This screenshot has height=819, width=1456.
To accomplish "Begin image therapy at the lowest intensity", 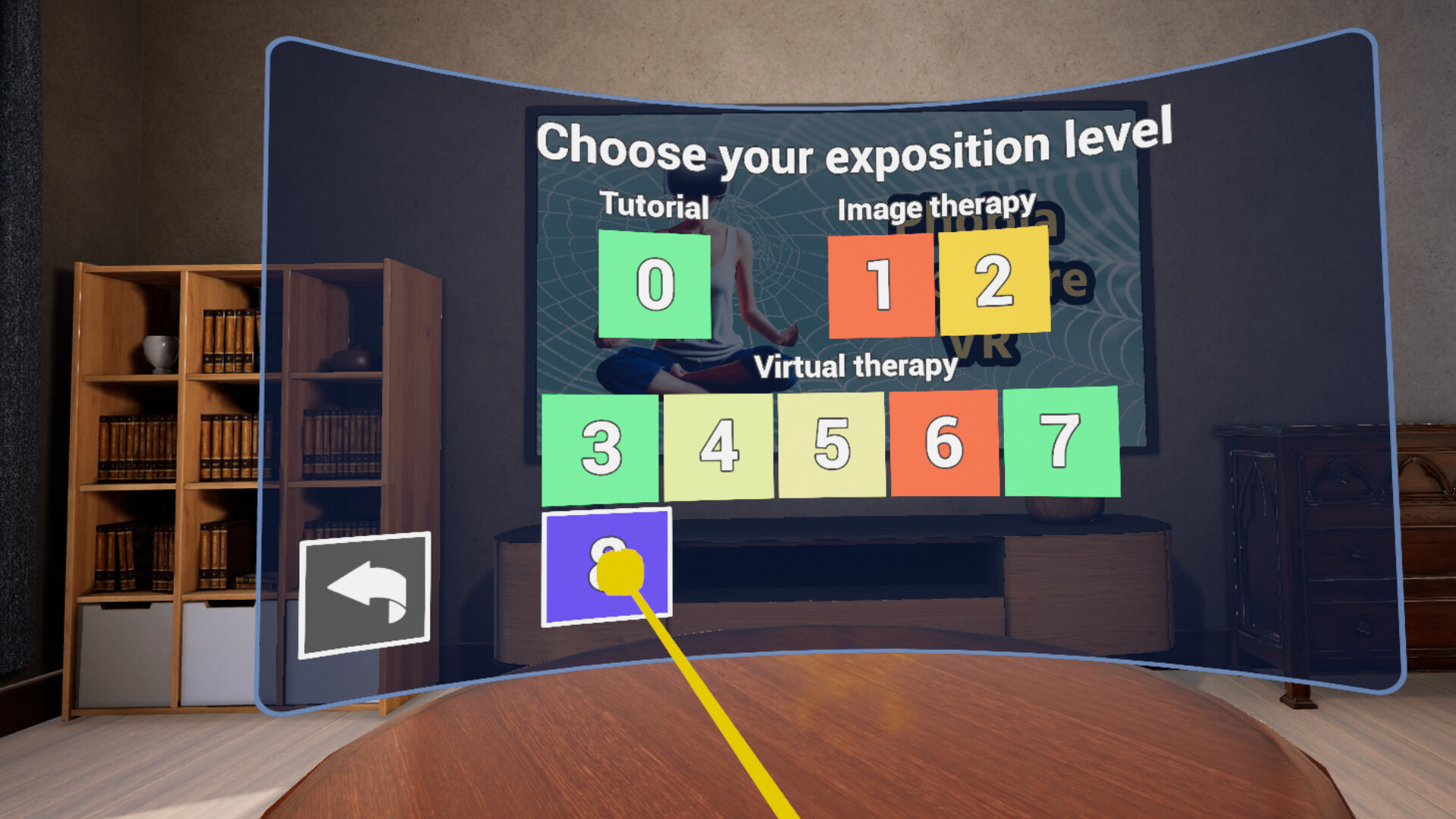I will pos(882,286).
